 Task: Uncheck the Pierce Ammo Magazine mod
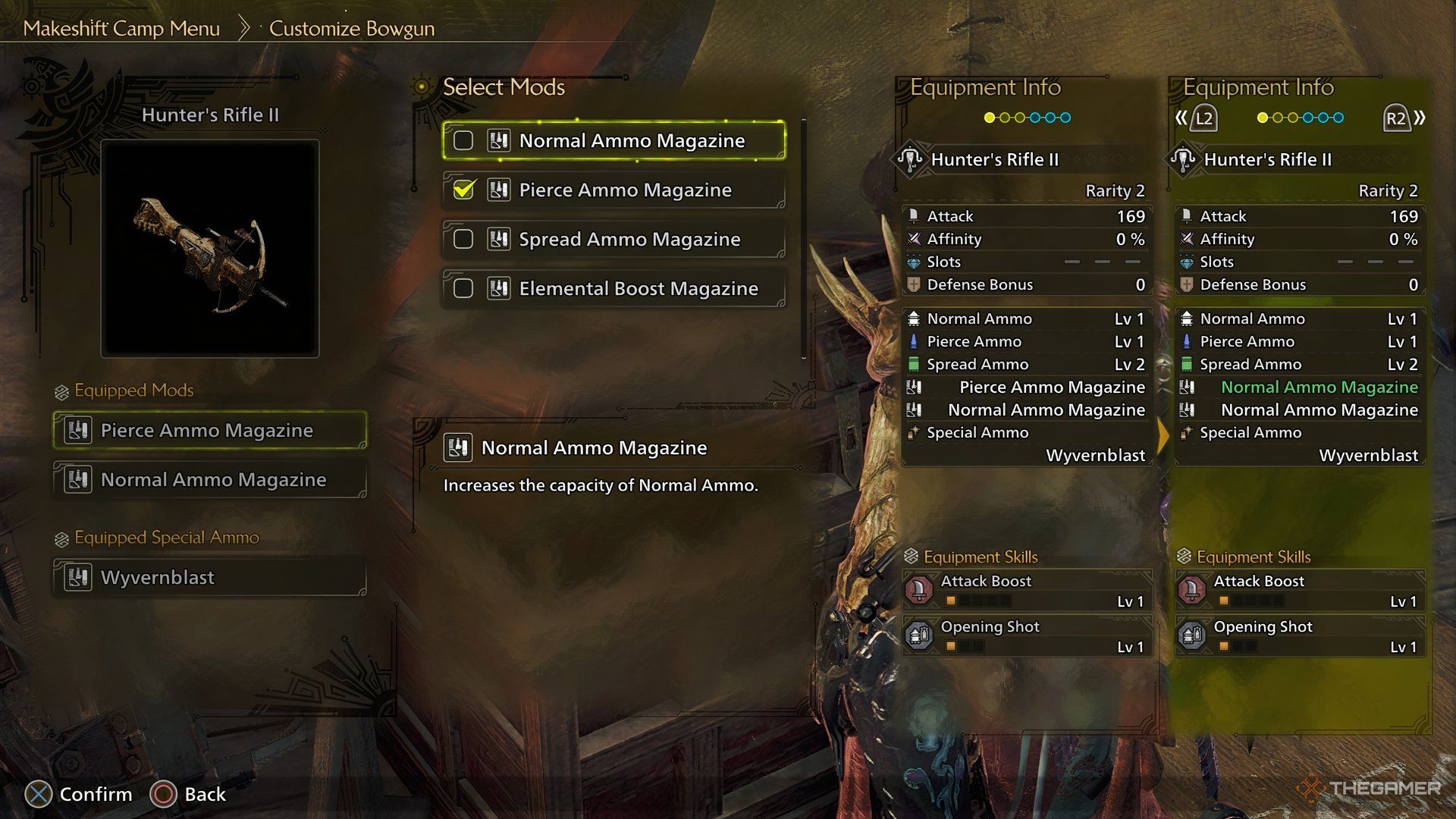click(x=463, y=190)
